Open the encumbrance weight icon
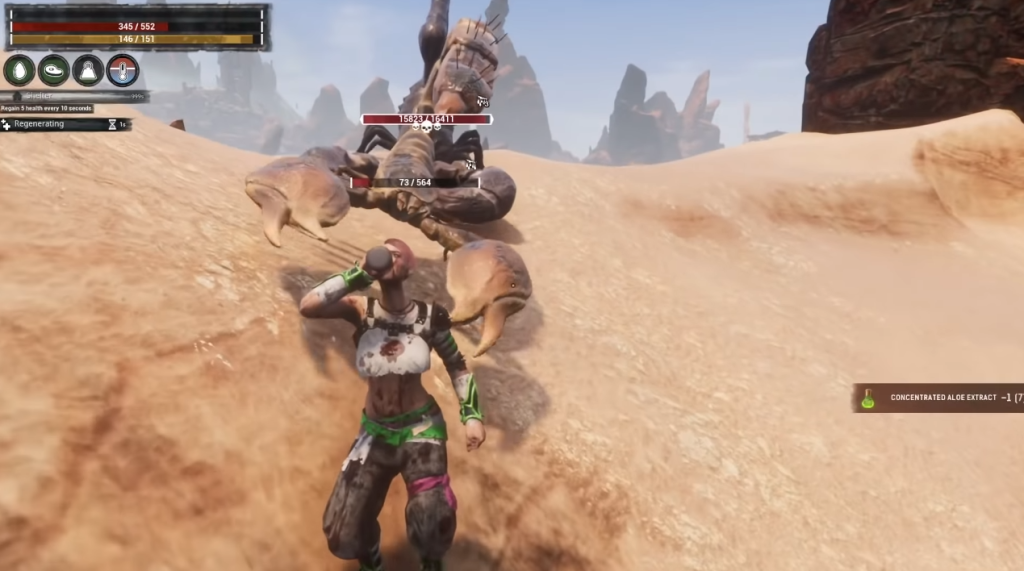The height and width of the screenshot is (571, 1024). pos(88,70)
